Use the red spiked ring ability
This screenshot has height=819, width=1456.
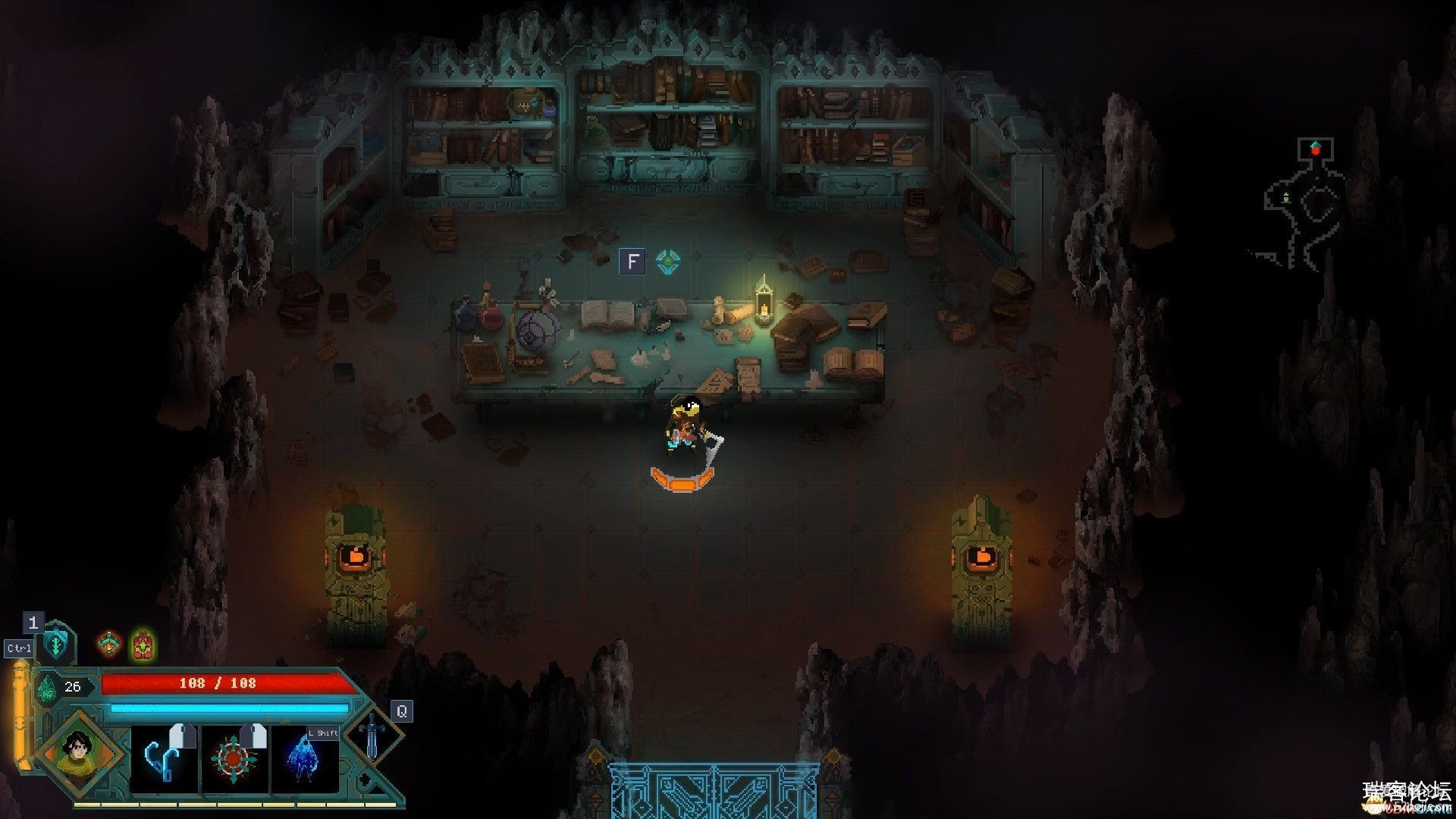234,758
